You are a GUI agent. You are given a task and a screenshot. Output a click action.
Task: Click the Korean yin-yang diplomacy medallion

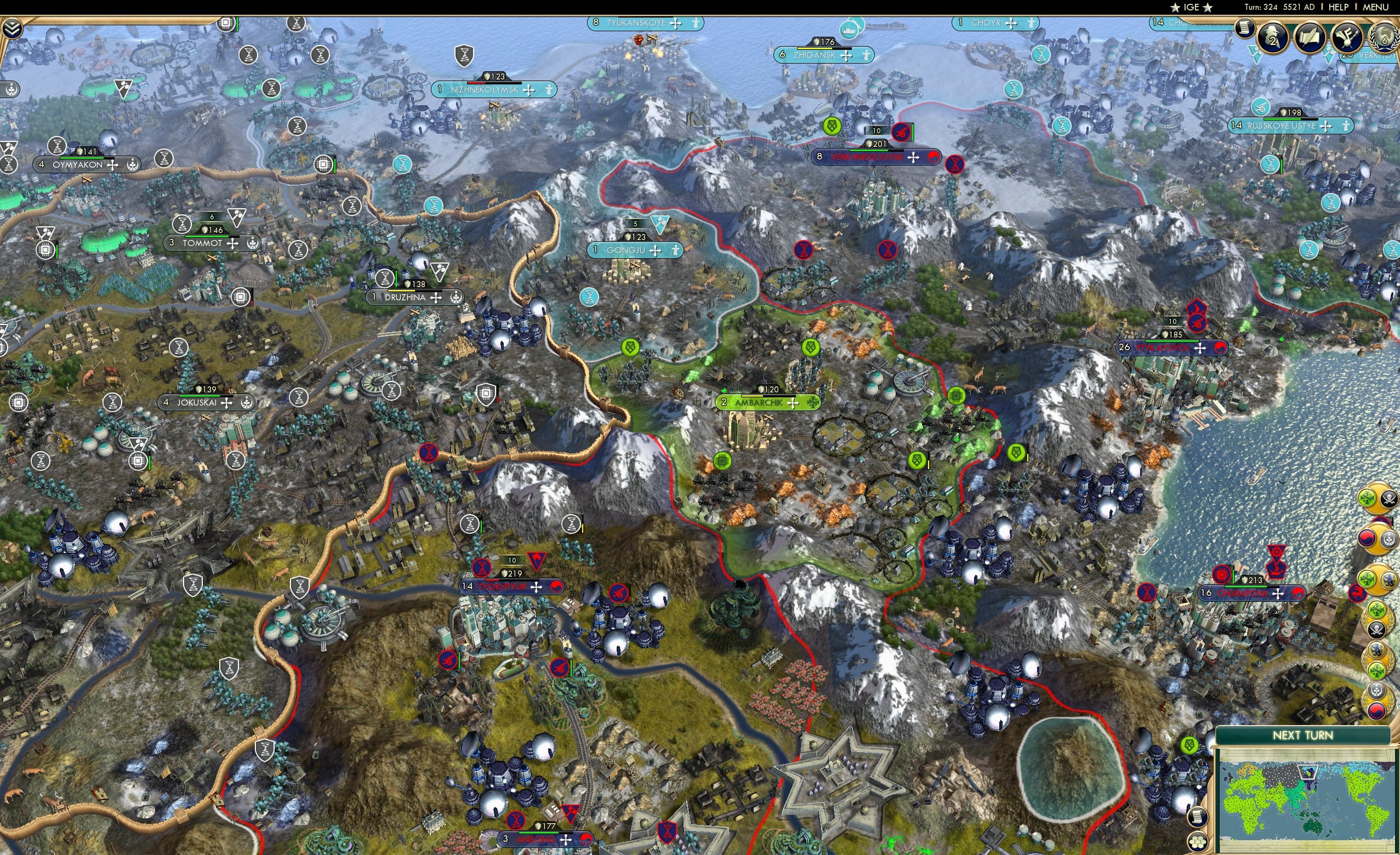[1367, 538]
